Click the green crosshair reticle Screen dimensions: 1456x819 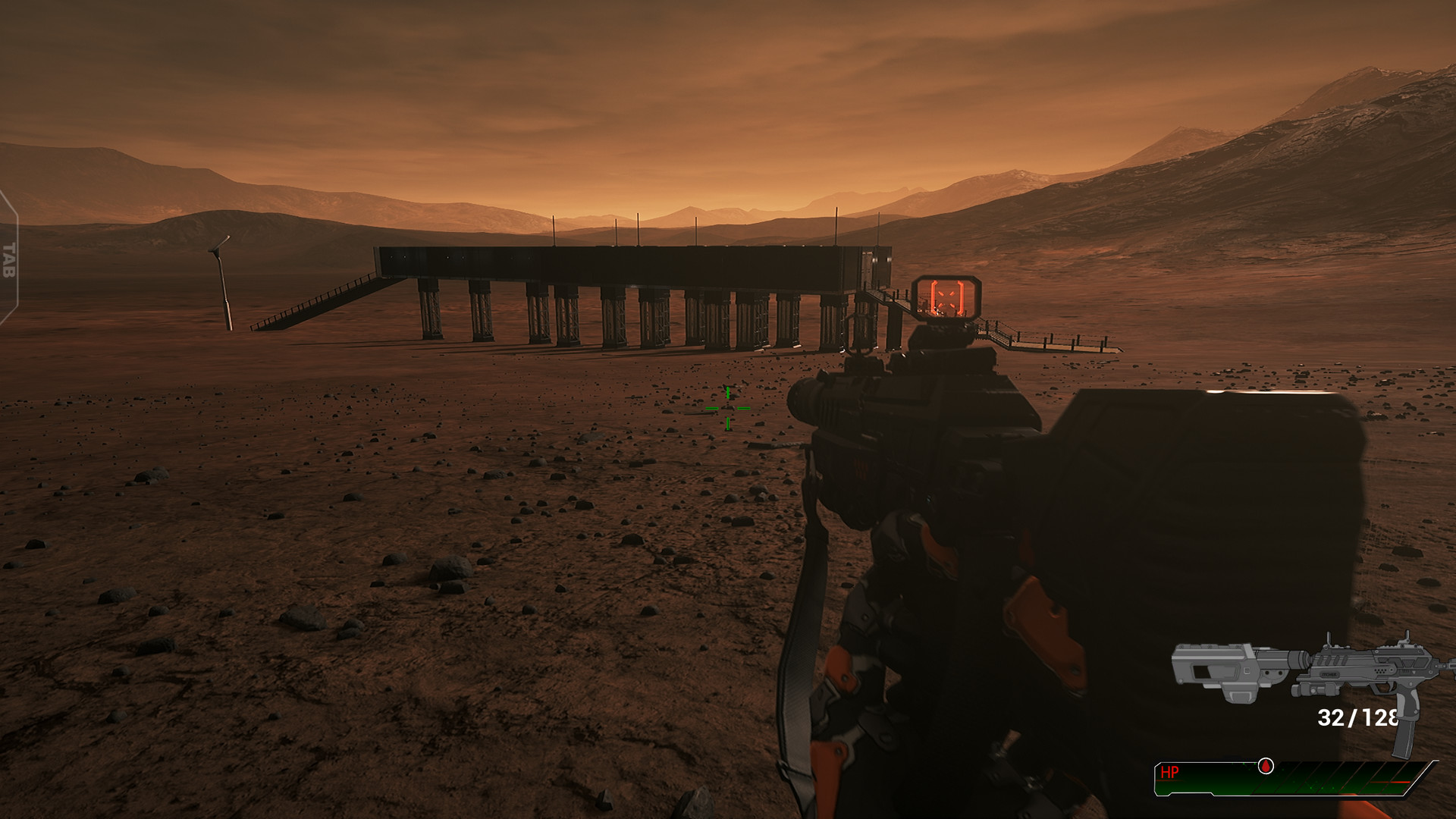[727, 408]
